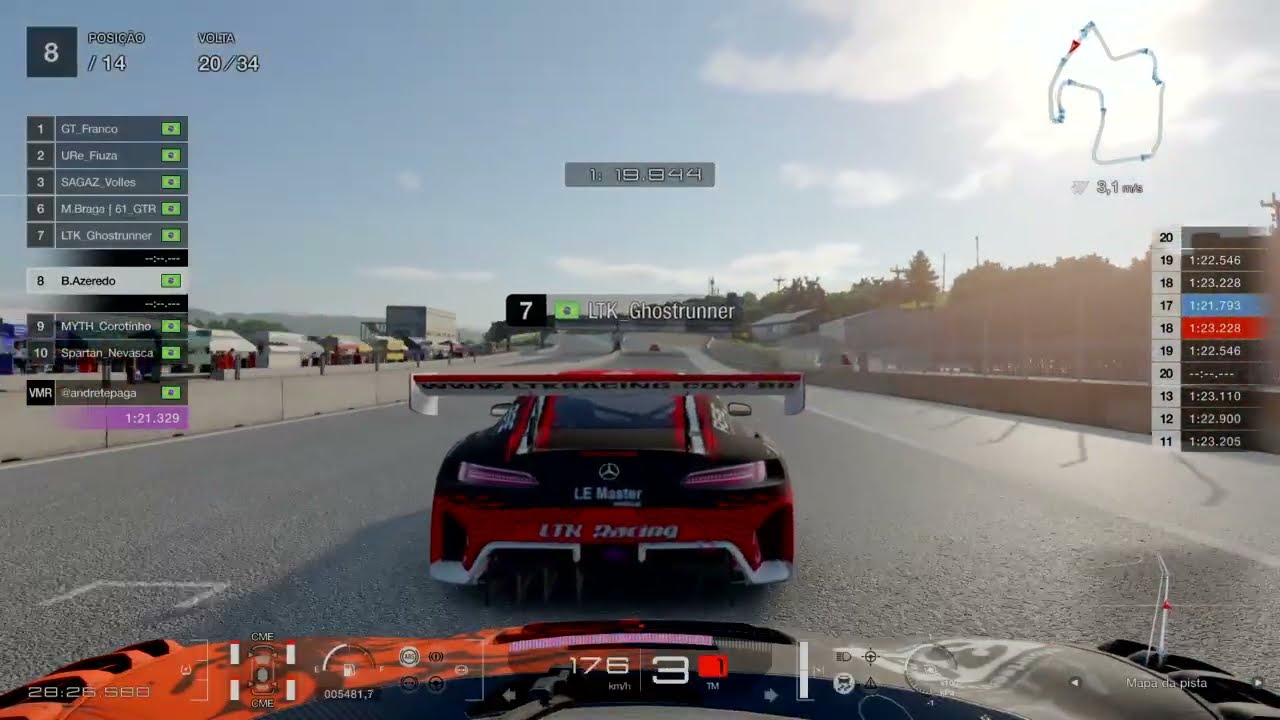1280x720 pixels.
Task: Click Spartan_Nevasca in the leaderboard
Action: pyautogui.click(x=106, y=353)
